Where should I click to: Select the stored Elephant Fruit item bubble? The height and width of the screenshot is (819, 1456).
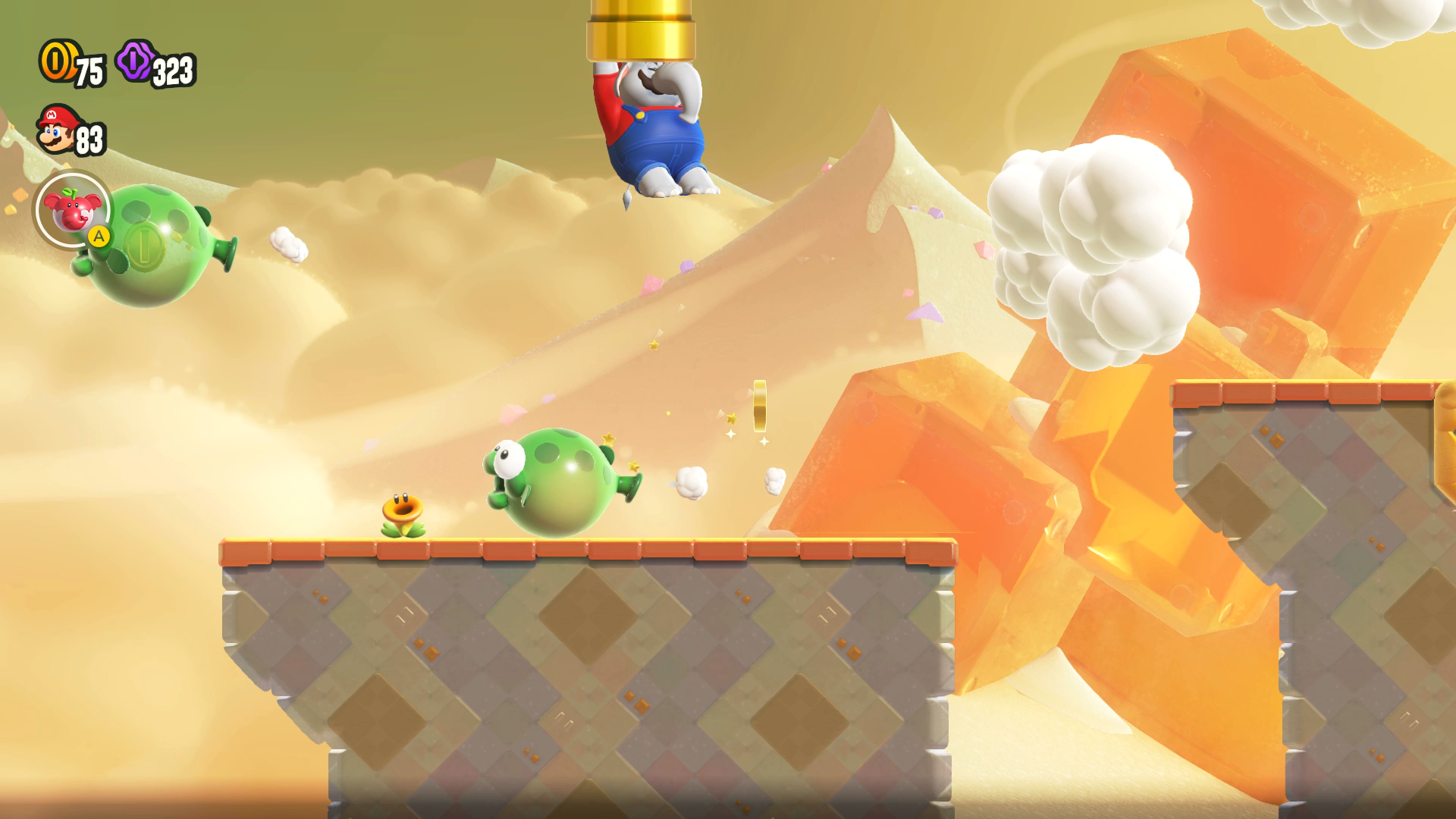tap(72, 210)
